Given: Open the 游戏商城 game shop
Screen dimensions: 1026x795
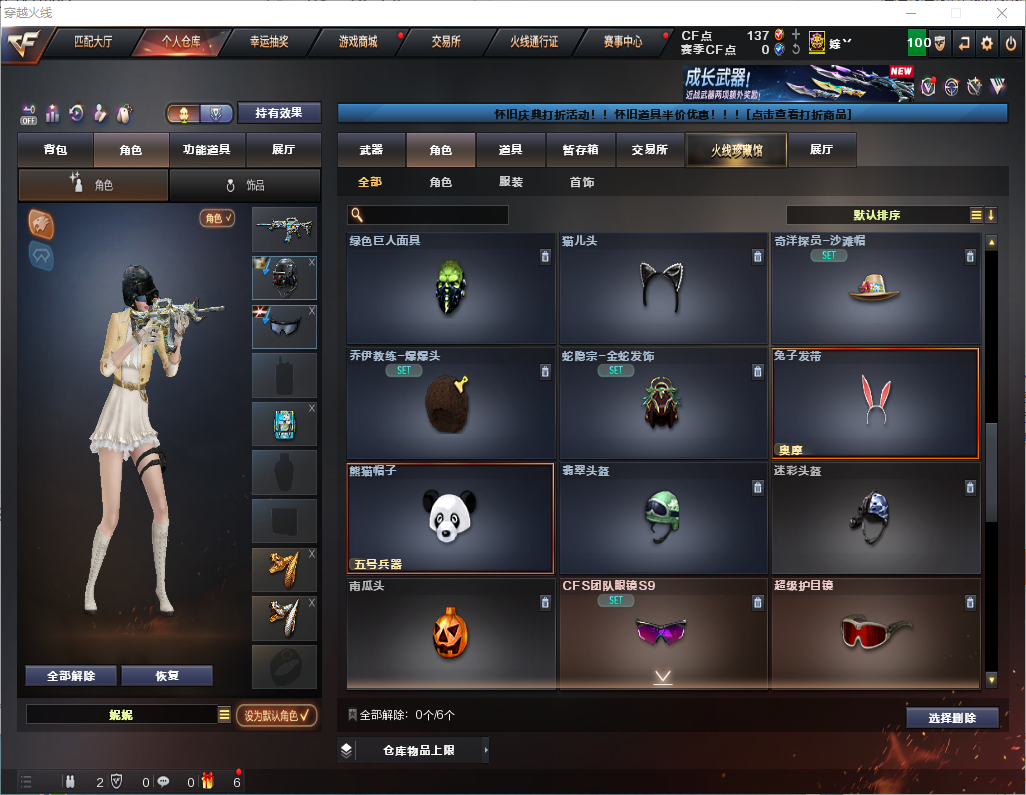Looking at the screenshot, I should point(357,42).
